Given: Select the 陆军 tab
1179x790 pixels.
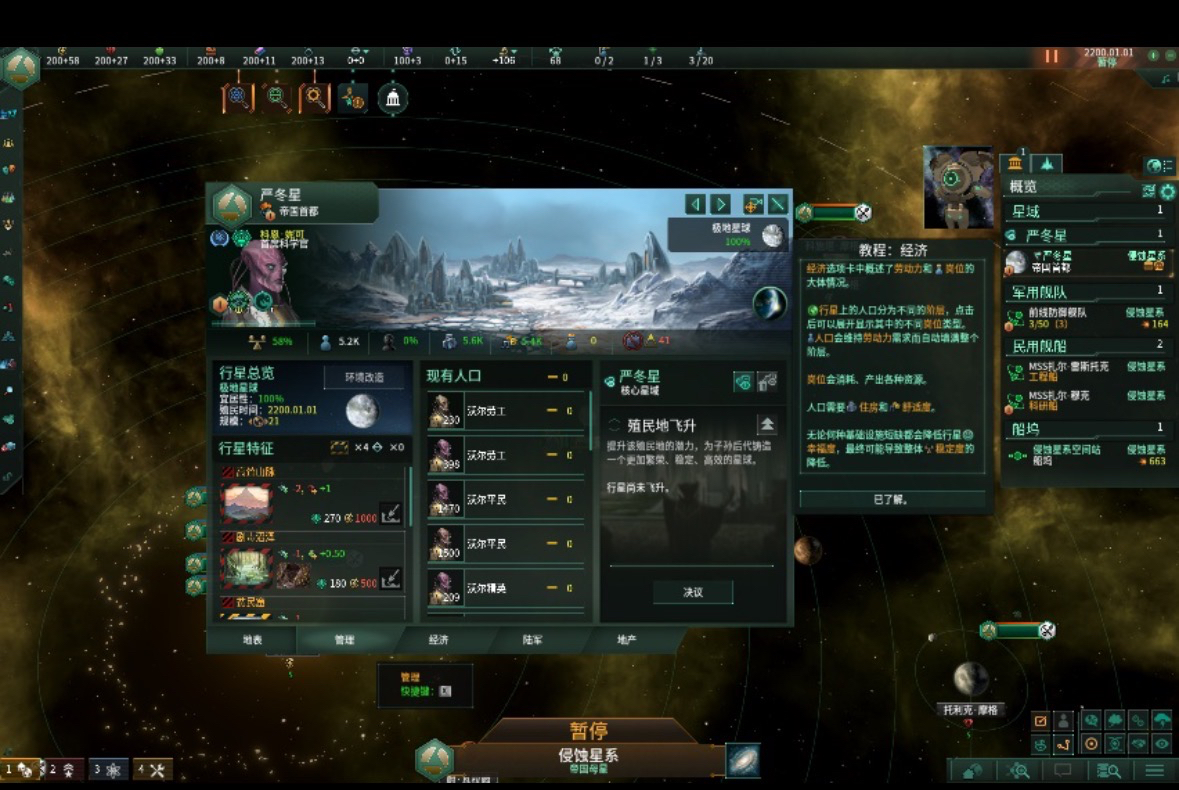Looking at the screenshot, I should click(532, 640).
